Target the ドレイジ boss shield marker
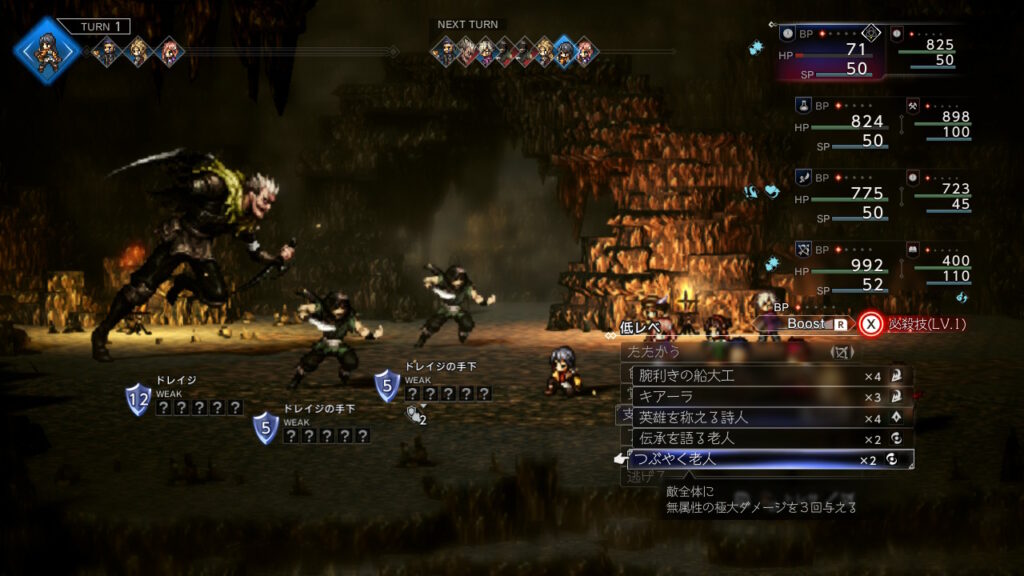Image resolution: width=1024 pixels, height=576 pixels. point(138,399)
